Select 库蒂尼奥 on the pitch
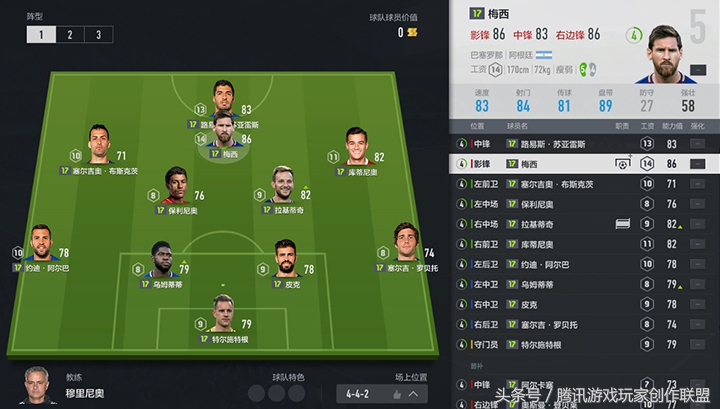 (356, 145)
